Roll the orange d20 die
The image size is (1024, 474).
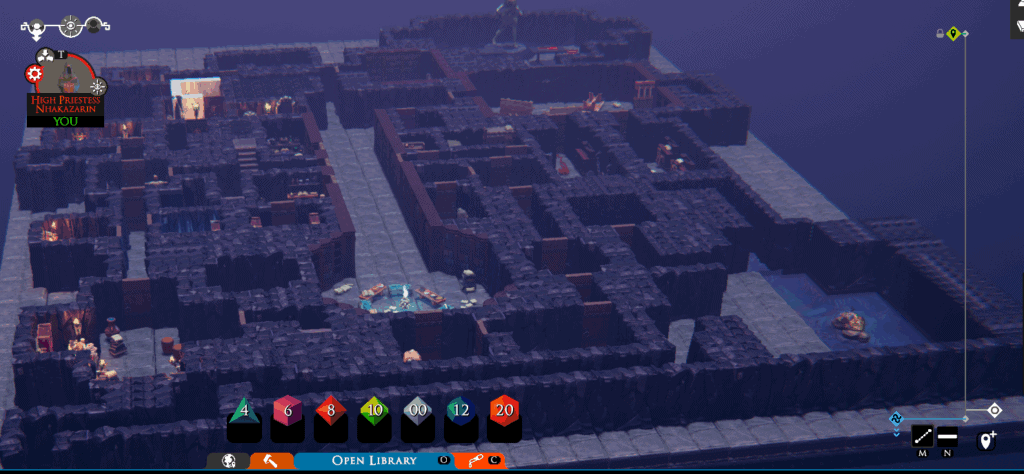point(505,411)
